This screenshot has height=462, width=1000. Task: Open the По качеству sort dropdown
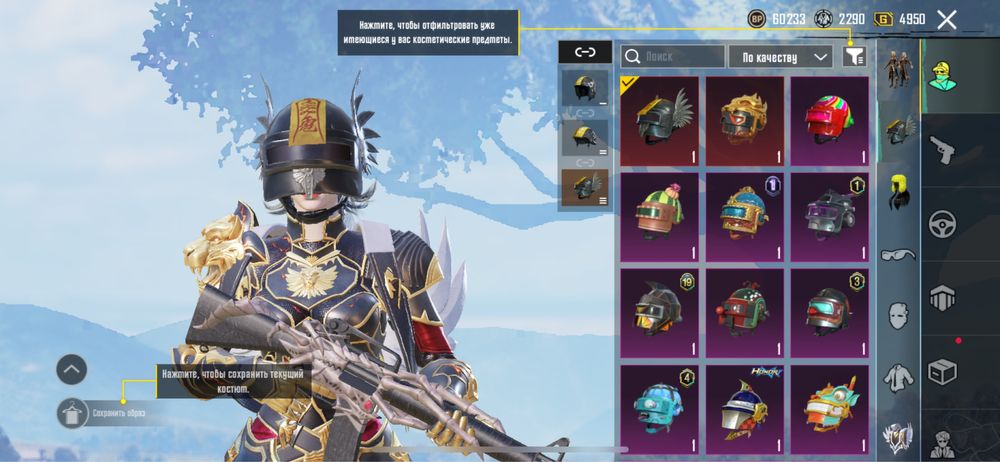click(x=781, y=57)
